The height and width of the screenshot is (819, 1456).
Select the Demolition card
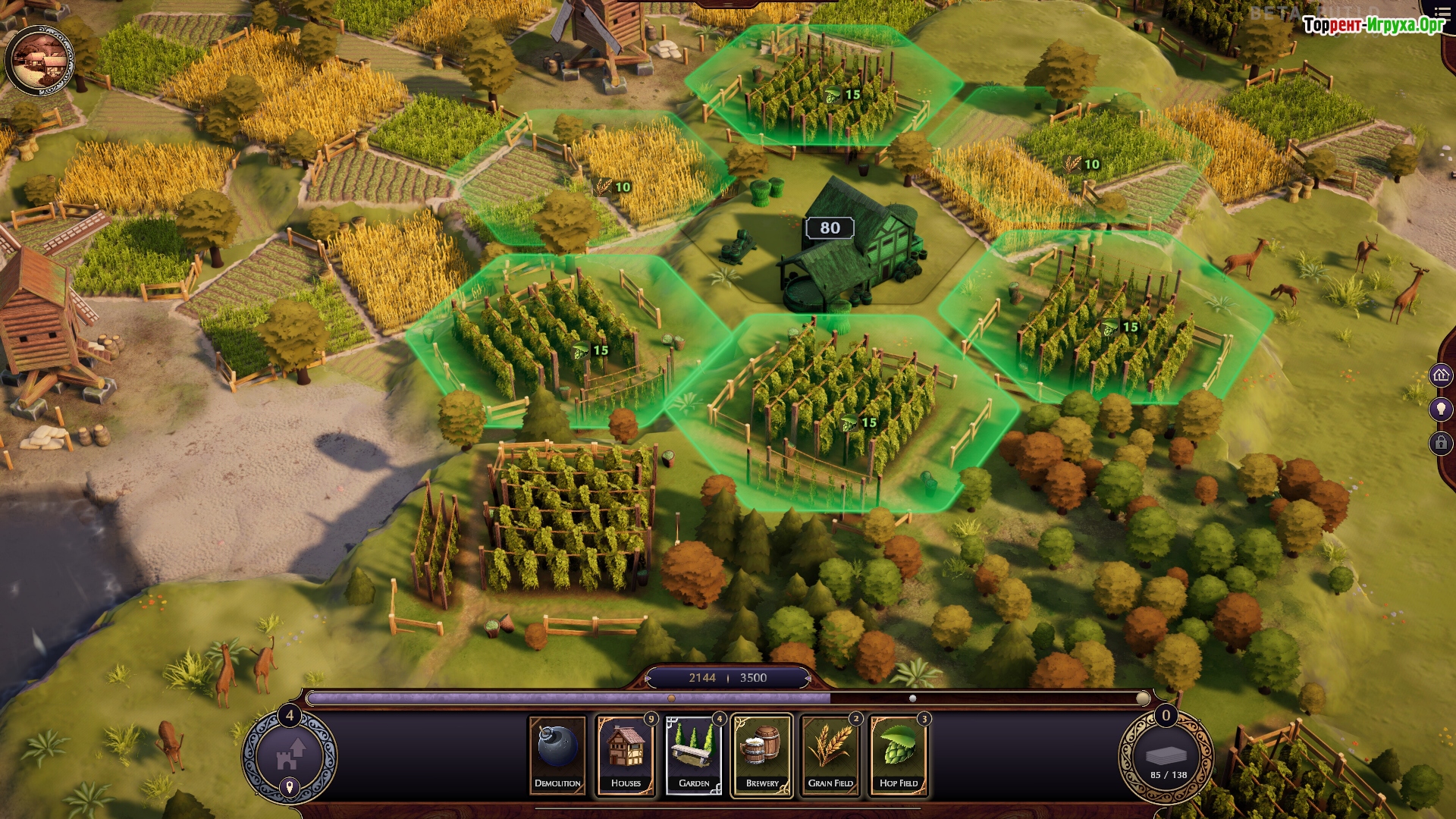coord(557,755)
